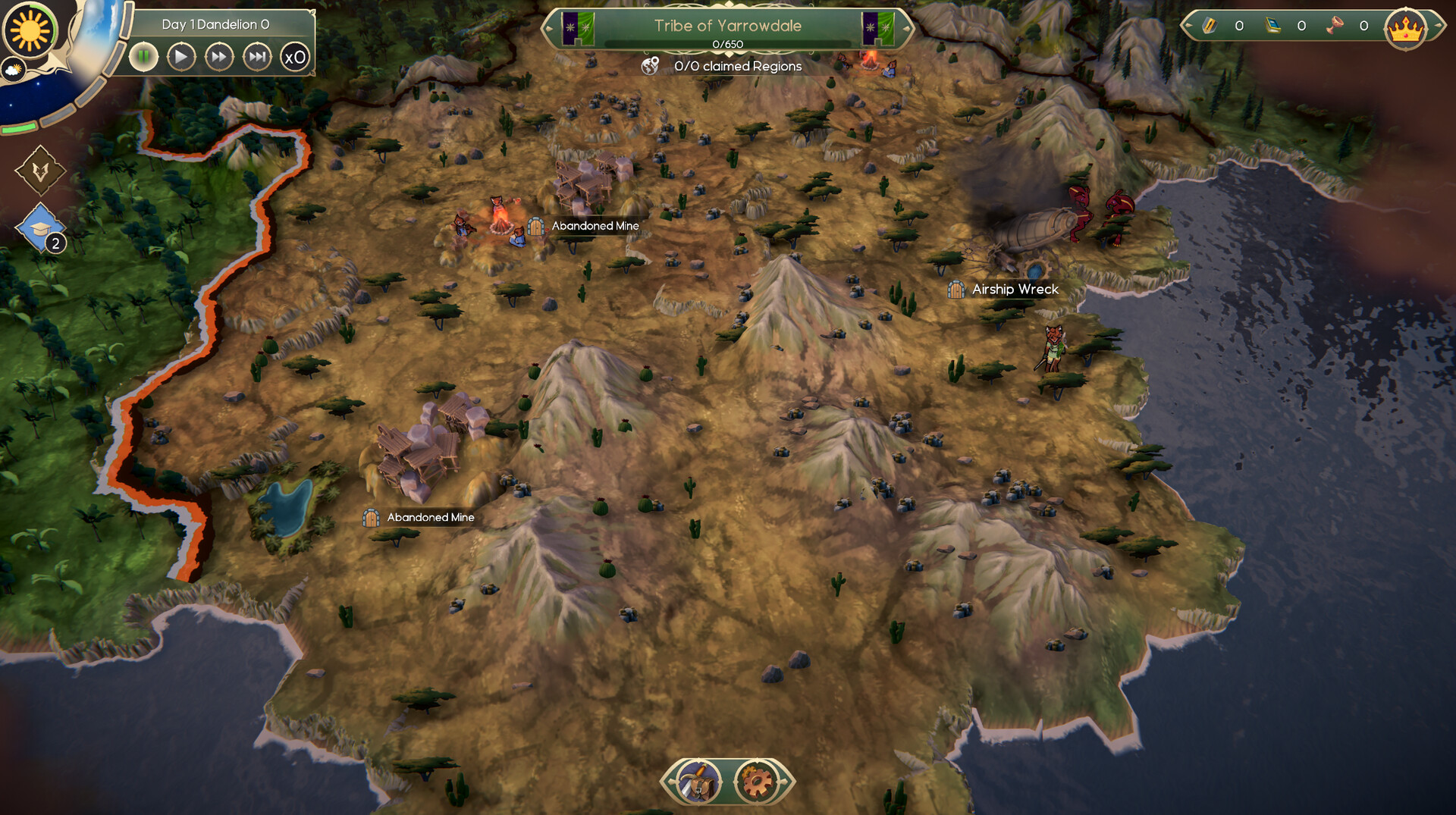Click the sun time-of-day icon
Viewport: 1456px width, 815px height.
point(30,30)
